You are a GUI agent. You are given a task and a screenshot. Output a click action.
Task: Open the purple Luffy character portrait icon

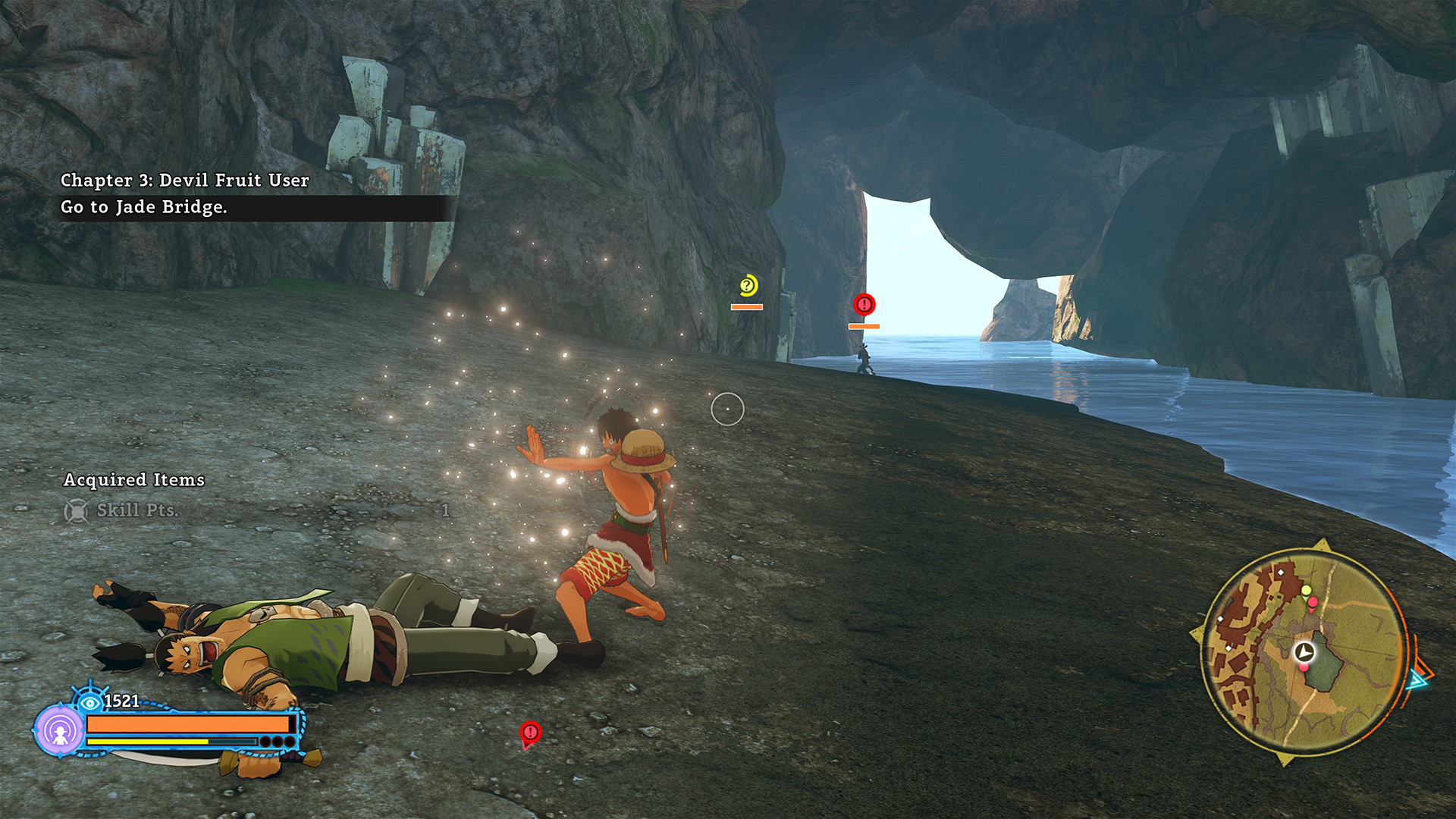coord(61,730)
